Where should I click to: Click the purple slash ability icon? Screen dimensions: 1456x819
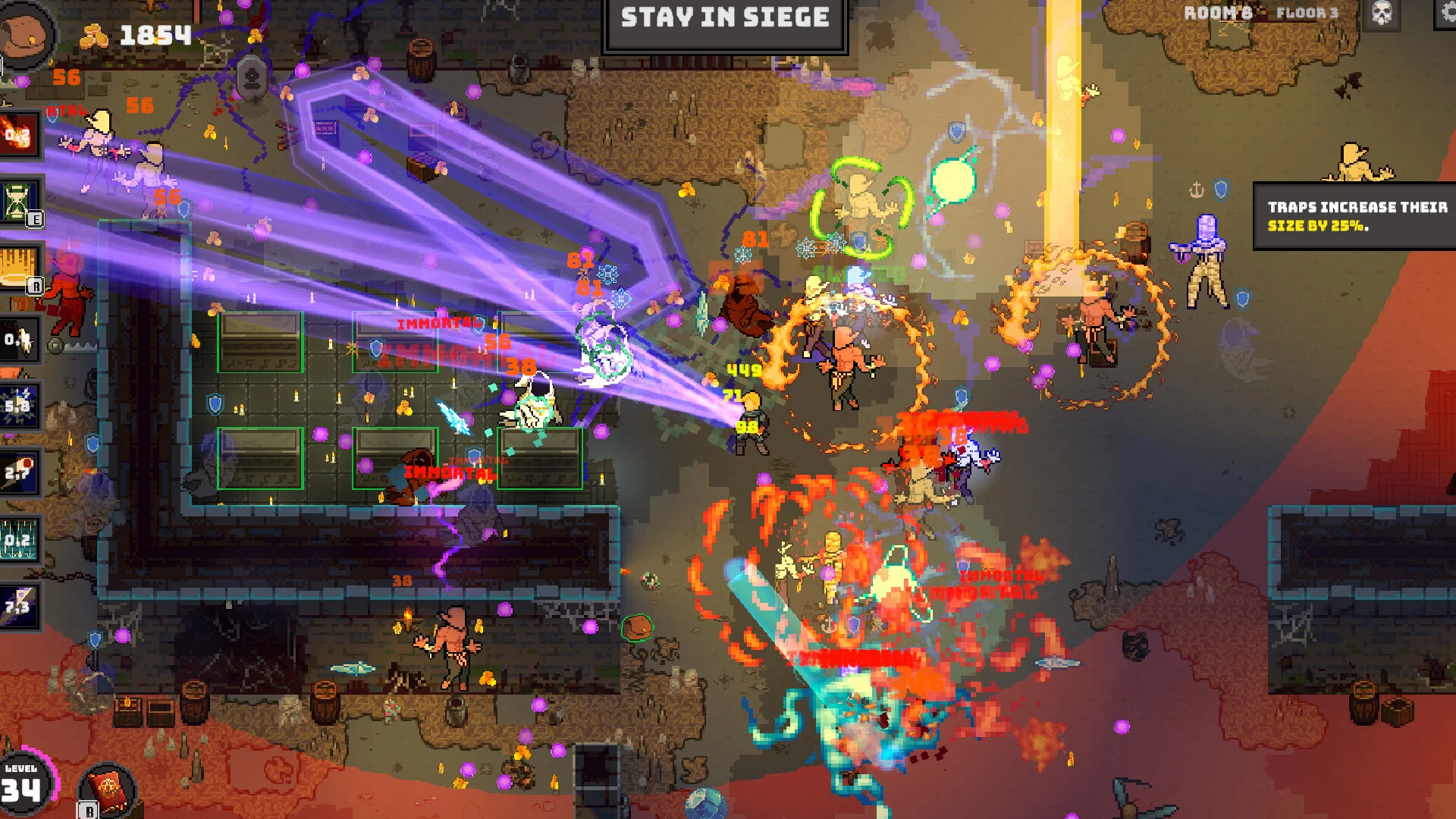coord(18,606)
